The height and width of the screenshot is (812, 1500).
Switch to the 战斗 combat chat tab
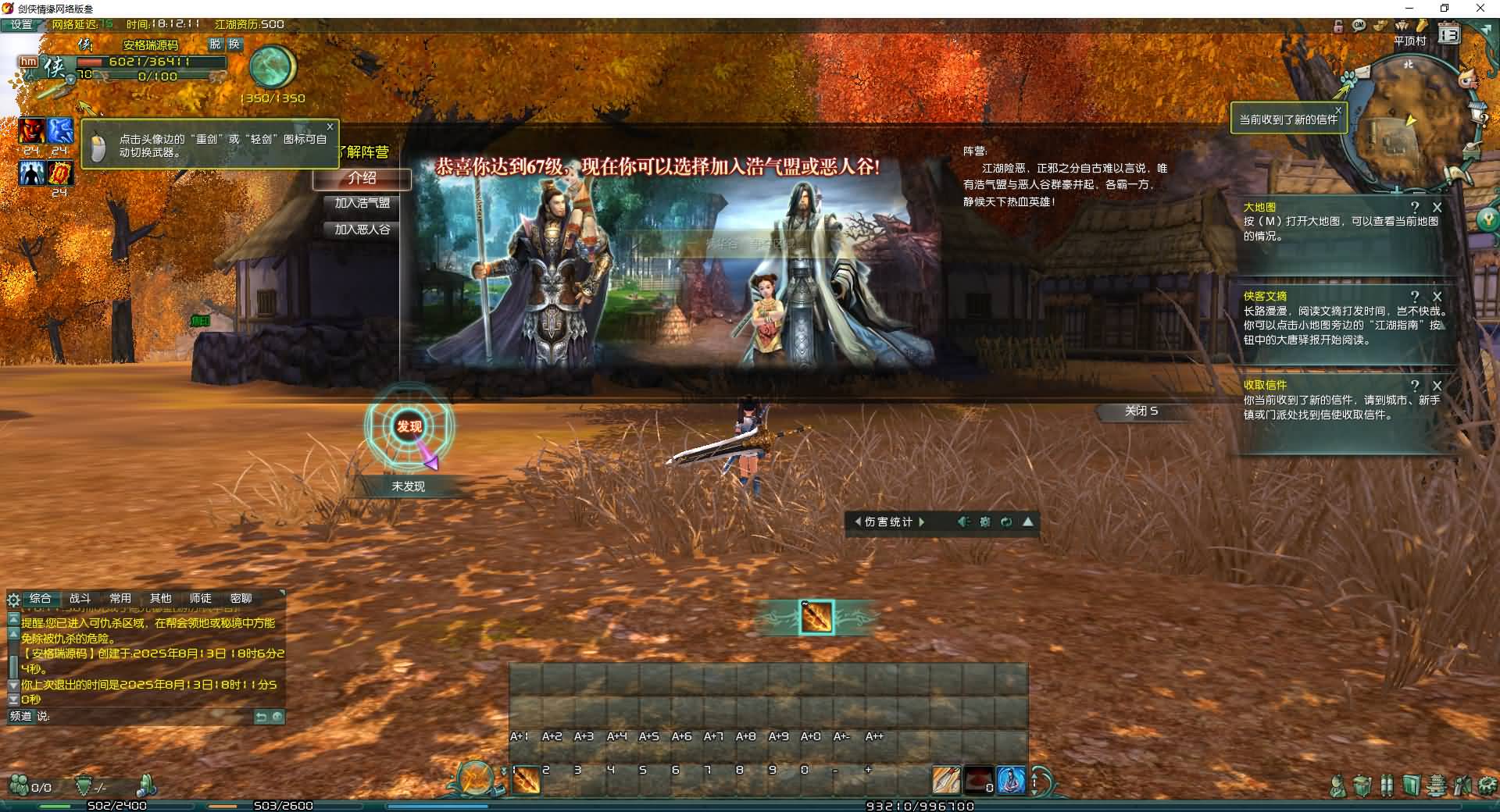click(x=82, y=598)
